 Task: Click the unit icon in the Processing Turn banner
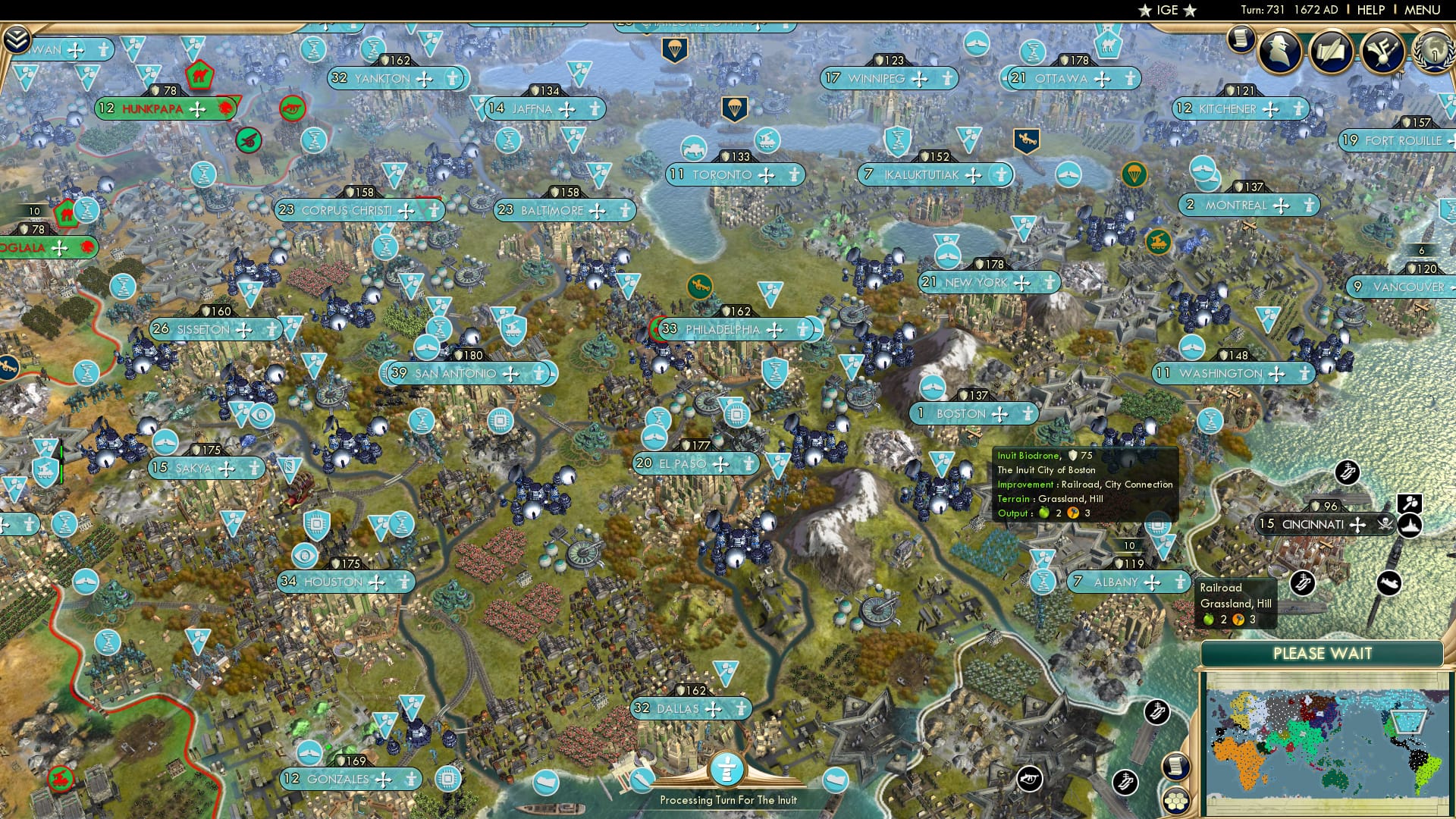point(726,770)
